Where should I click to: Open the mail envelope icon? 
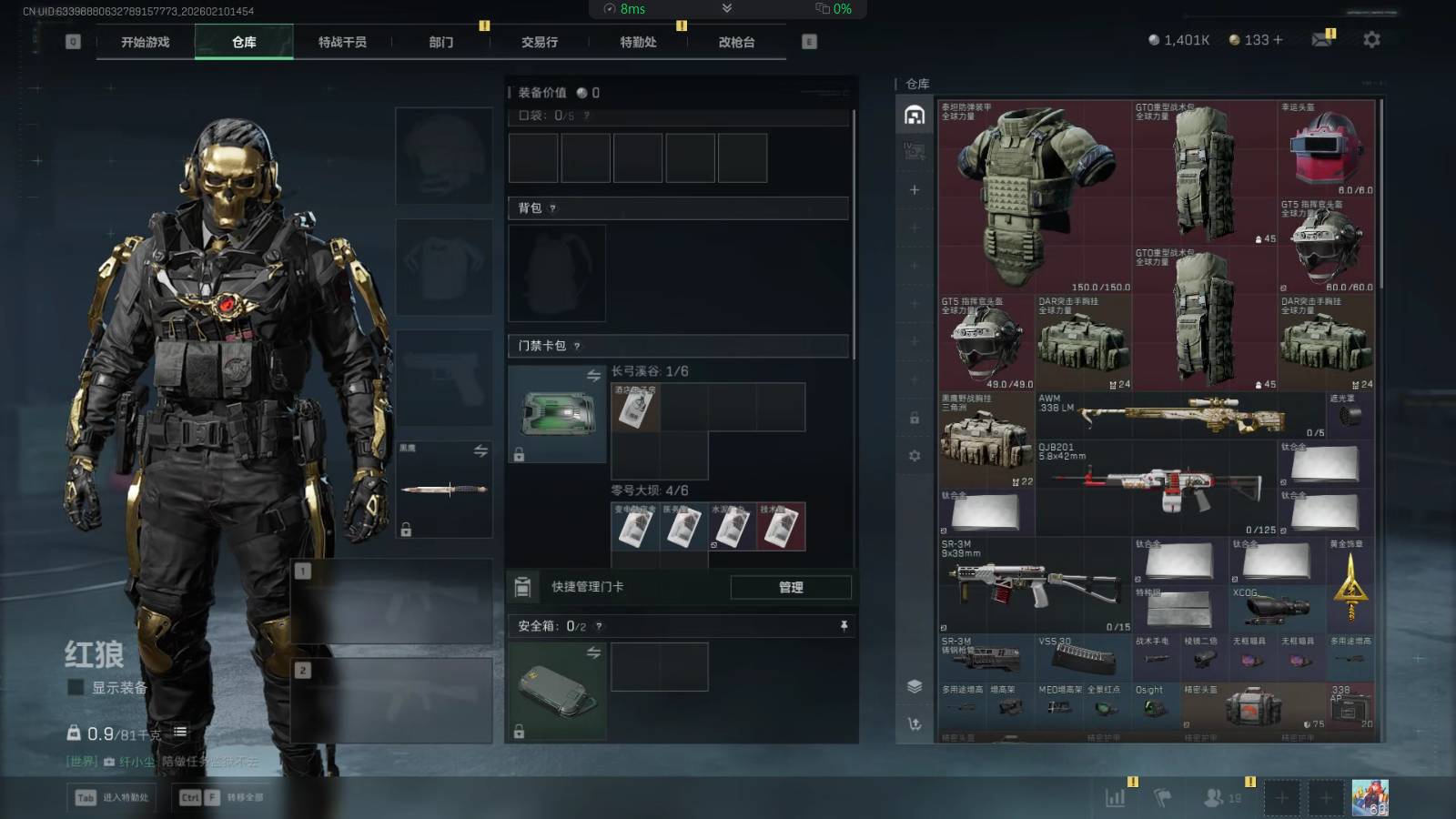click(1321, 40)
